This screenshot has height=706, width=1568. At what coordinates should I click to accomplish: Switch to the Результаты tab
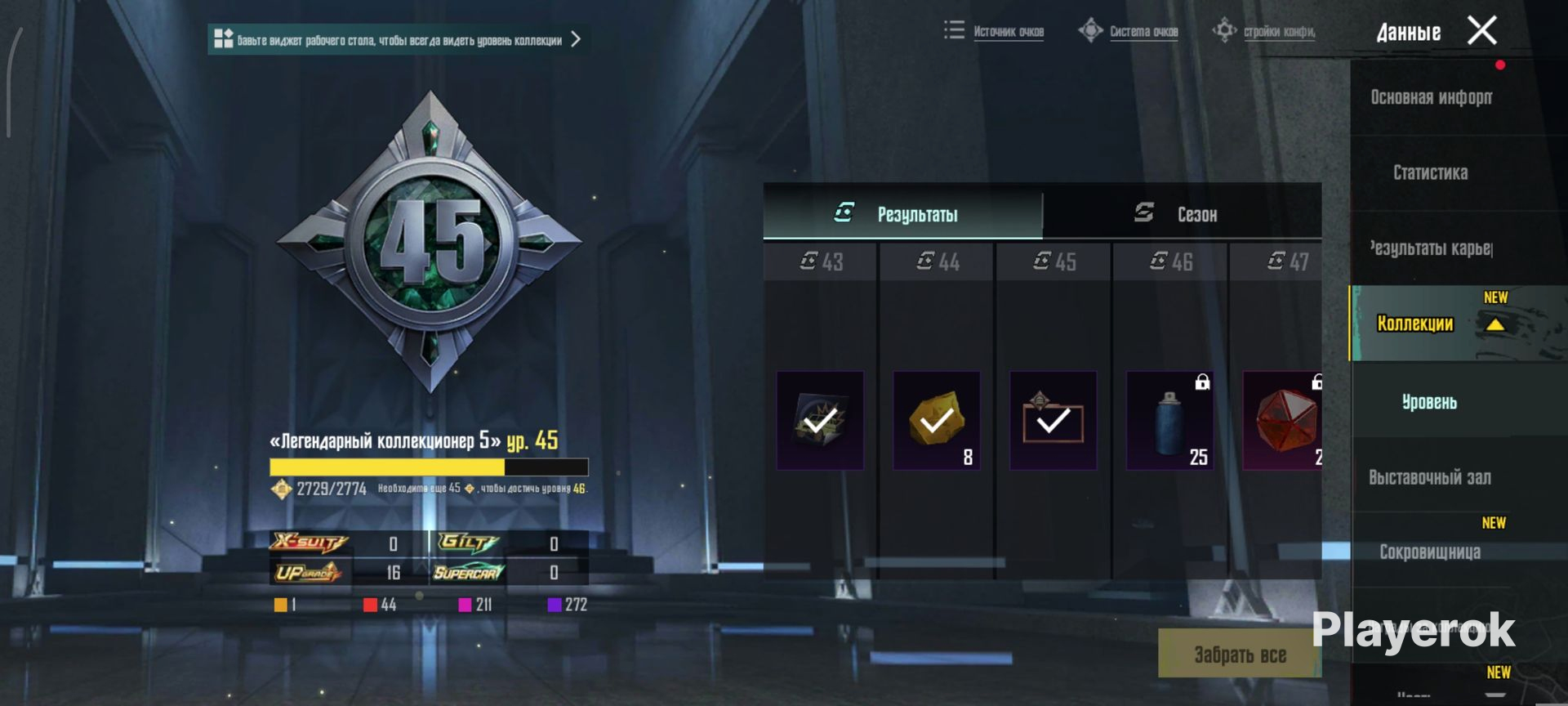point(902,214)
